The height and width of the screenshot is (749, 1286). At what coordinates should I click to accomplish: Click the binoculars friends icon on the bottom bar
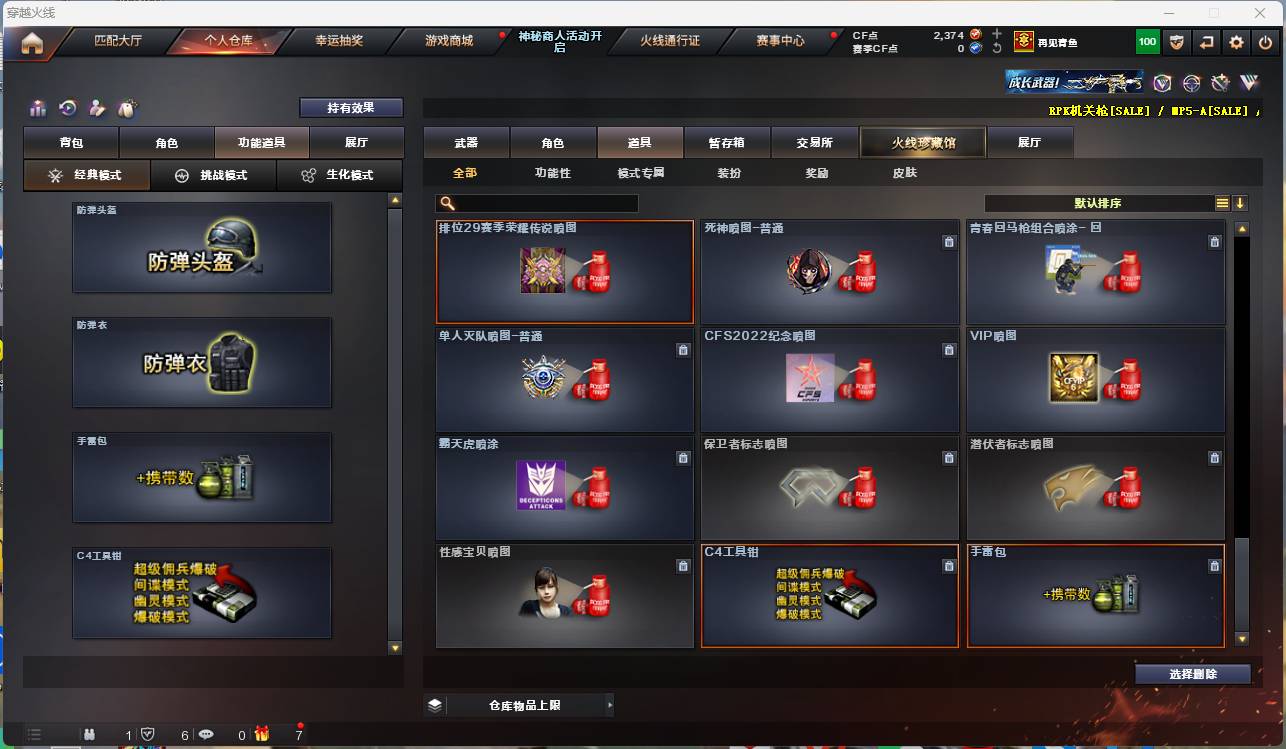pyautogui.click(x=89, y=735)
